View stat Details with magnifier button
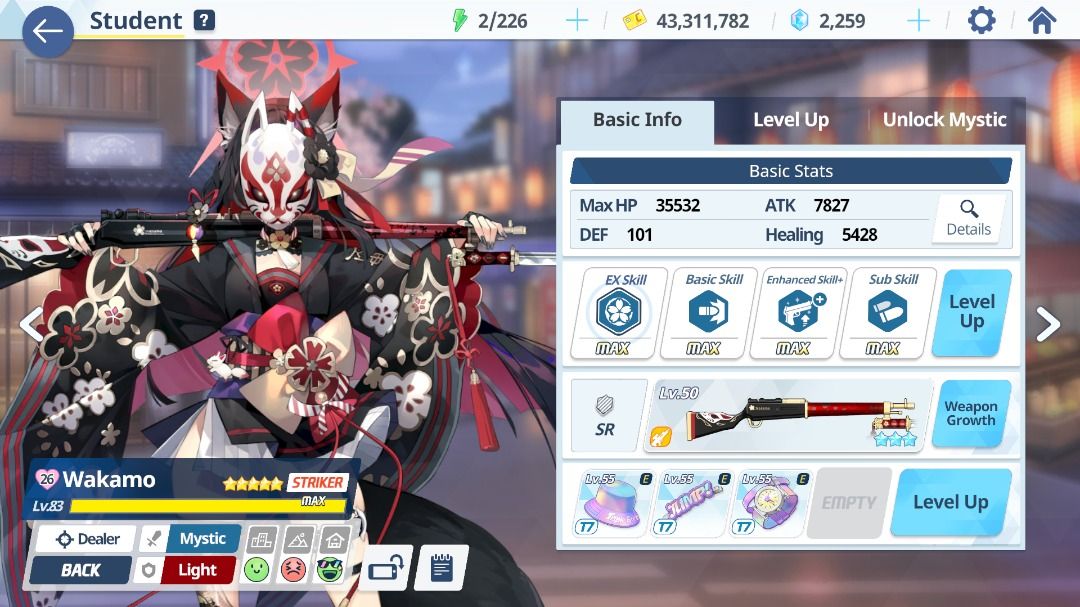Viewport: 1080px width, 607px height. pyautogui.click(x=967, y=218)
